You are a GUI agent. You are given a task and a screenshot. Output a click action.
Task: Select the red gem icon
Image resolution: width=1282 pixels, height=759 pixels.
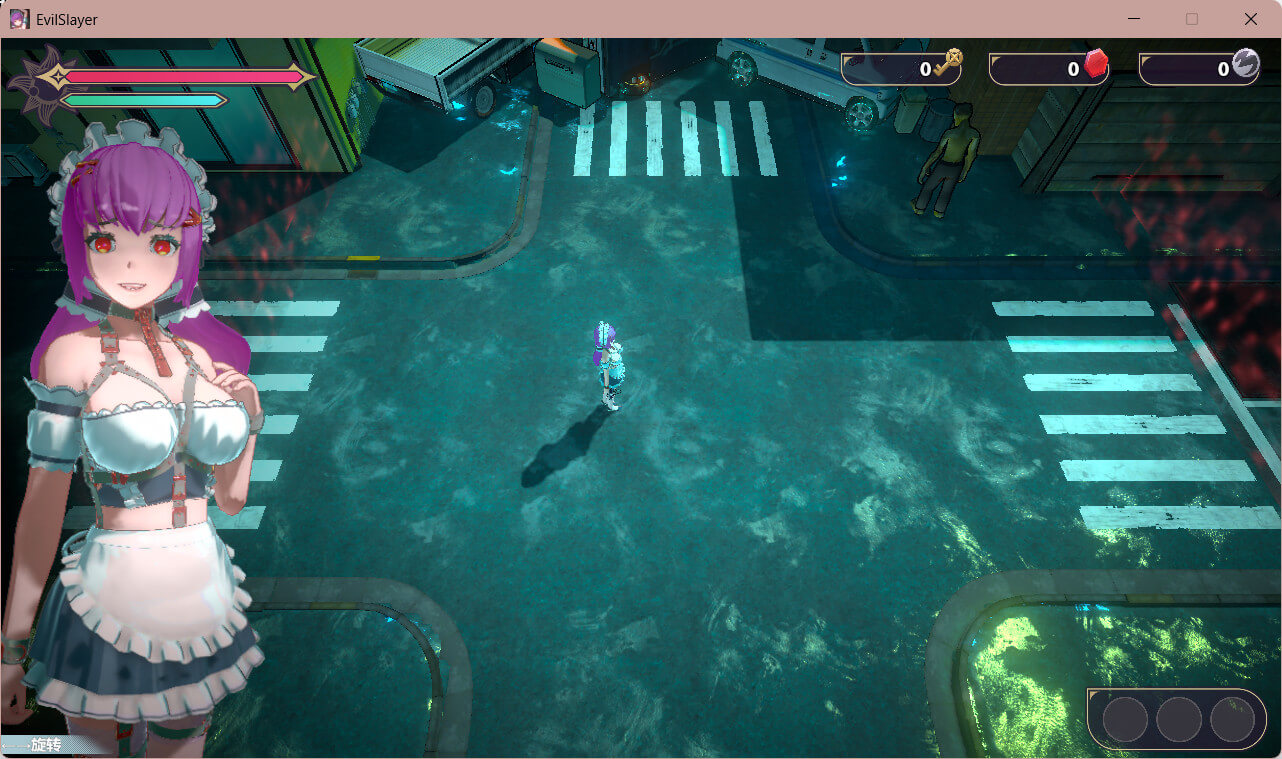(x=1096, y=65)
